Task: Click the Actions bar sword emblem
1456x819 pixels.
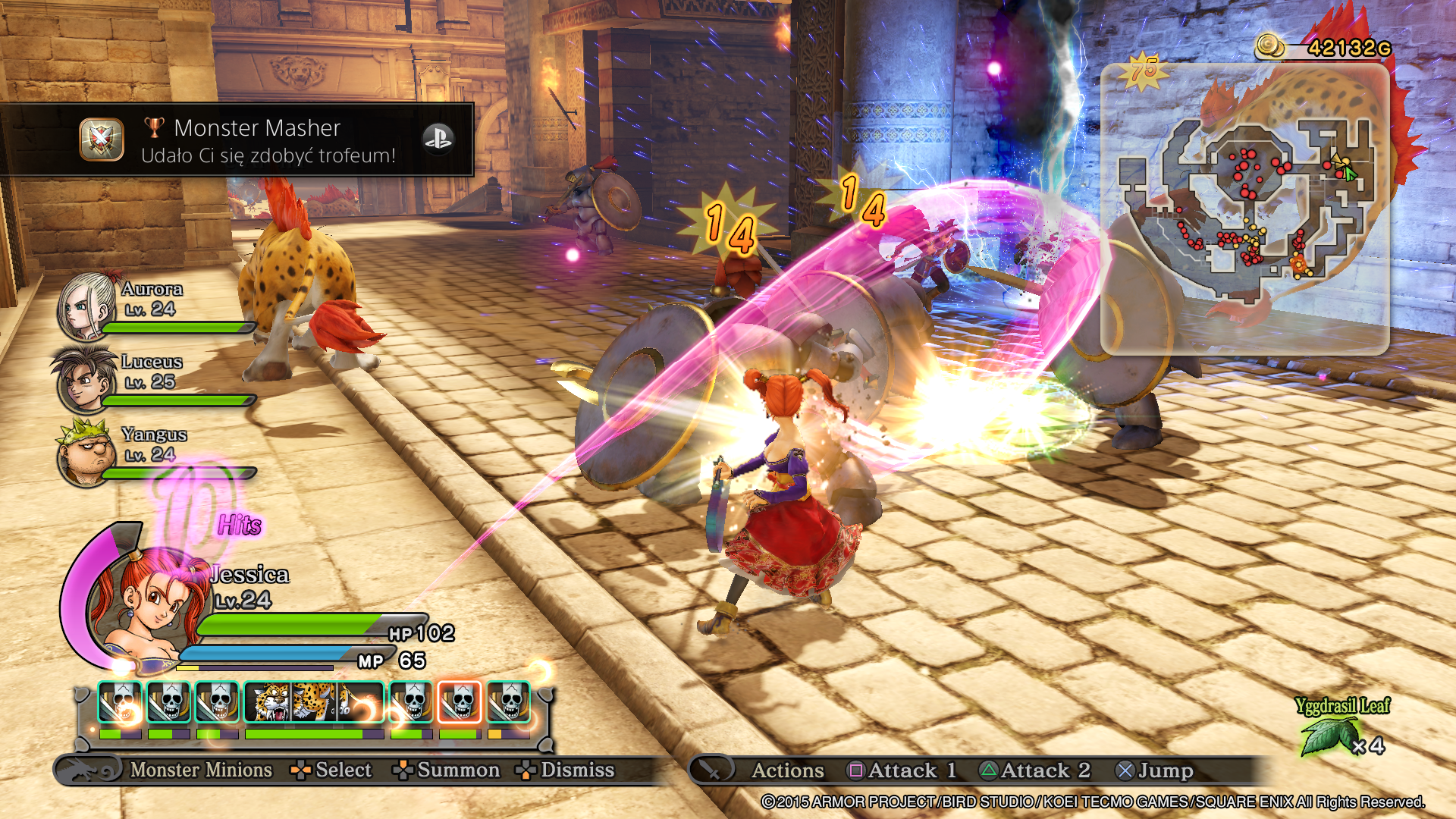Action: coord(711,770)
